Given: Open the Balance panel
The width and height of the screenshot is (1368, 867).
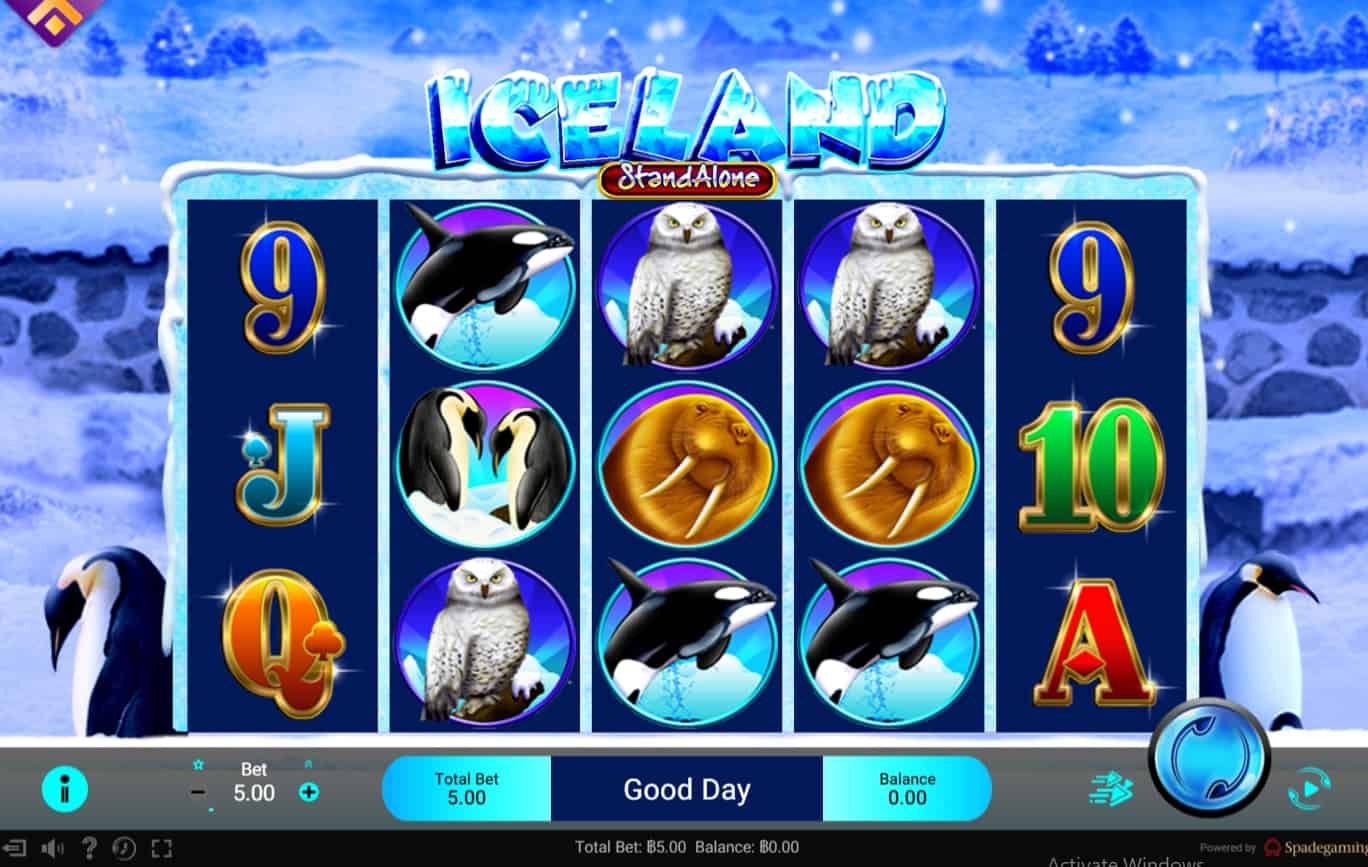Looking at the screenshot, I should pos(907,788).
